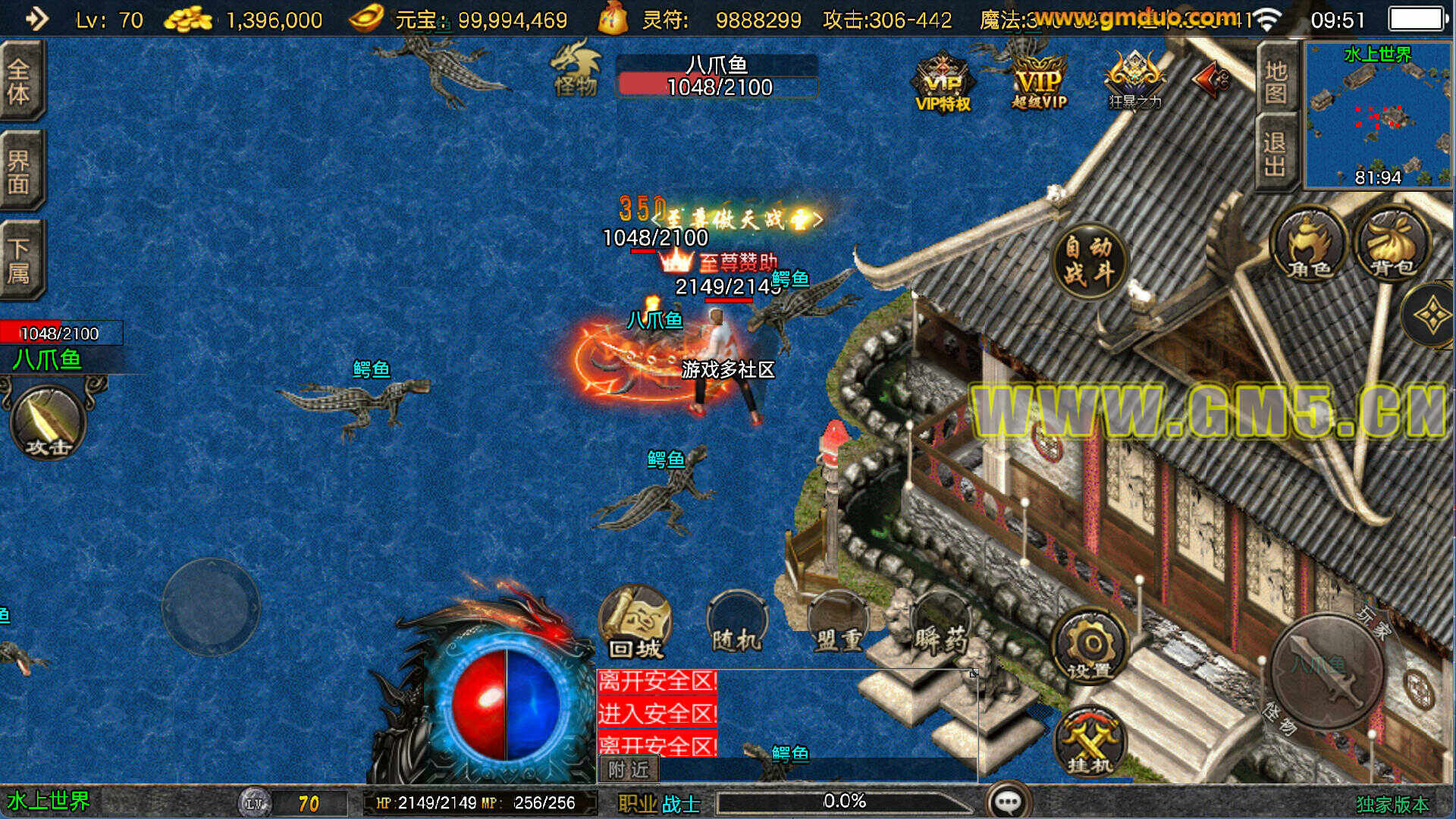Select the 界面 side tab
Viewport: 1456px width, 819px height.
click(20, 171)
